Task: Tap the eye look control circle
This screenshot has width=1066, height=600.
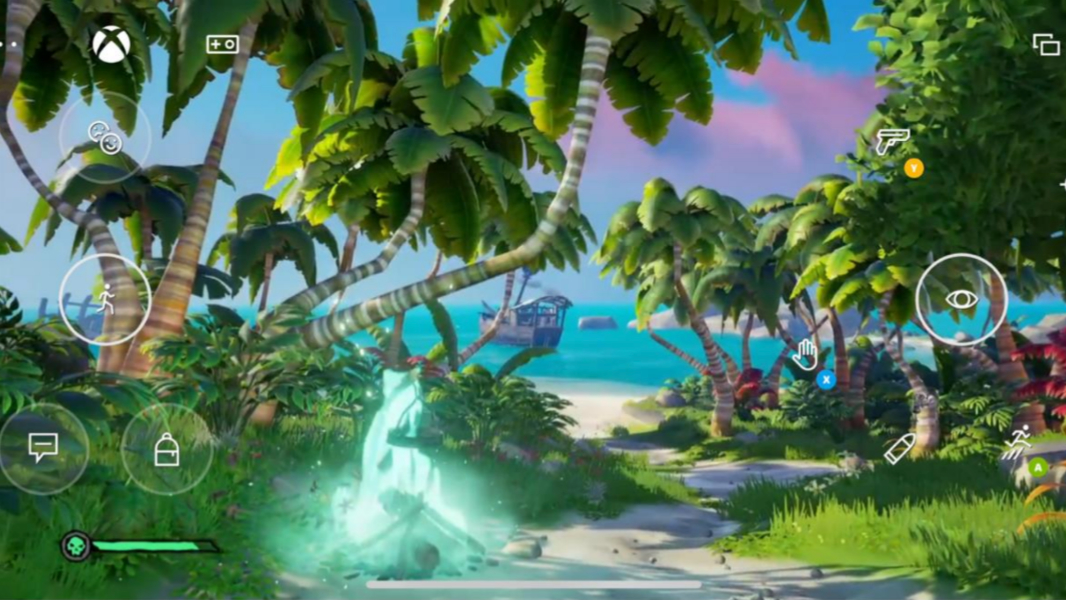Action: [x=961, y=299]
